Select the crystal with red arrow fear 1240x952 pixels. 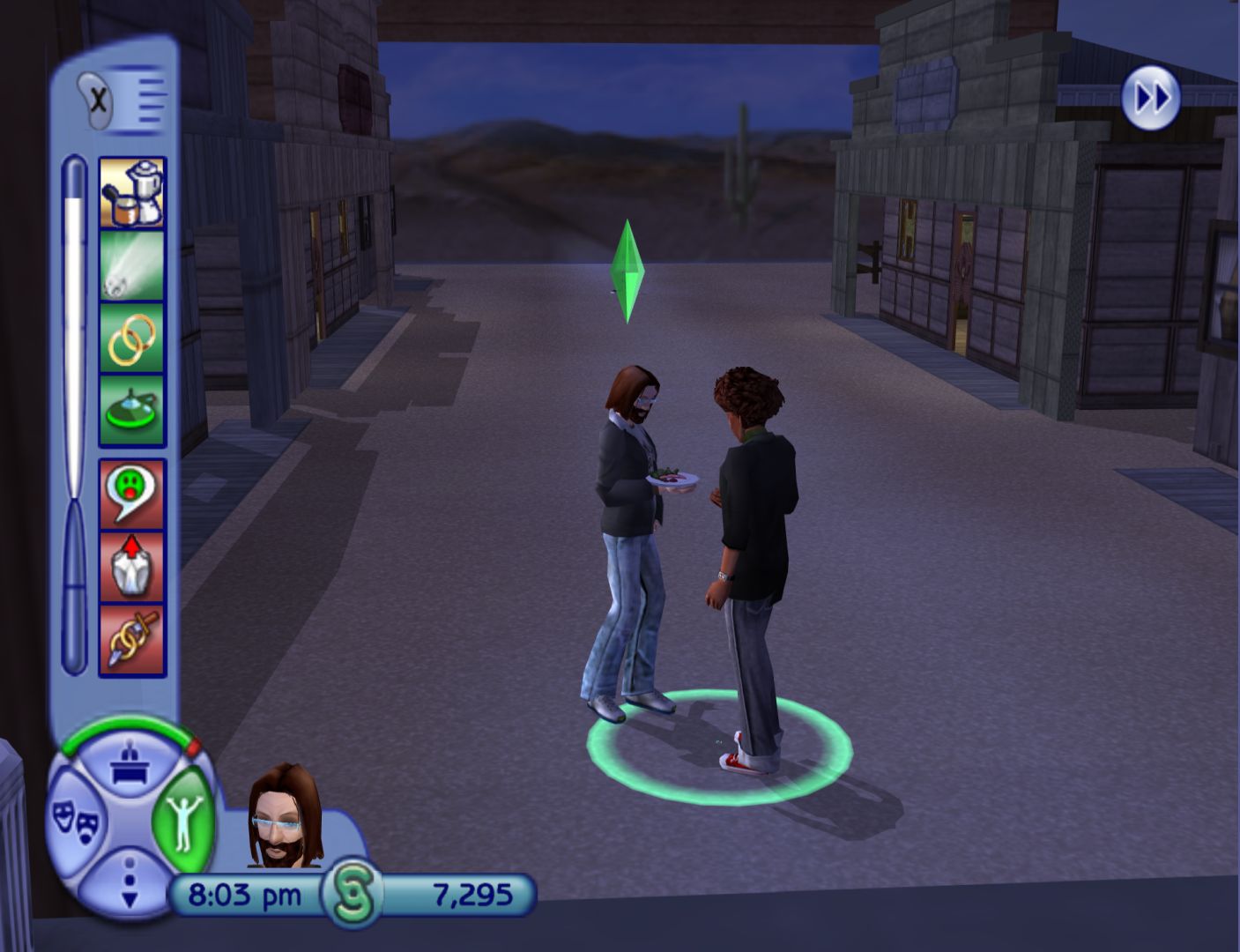(x=131, y=567)
